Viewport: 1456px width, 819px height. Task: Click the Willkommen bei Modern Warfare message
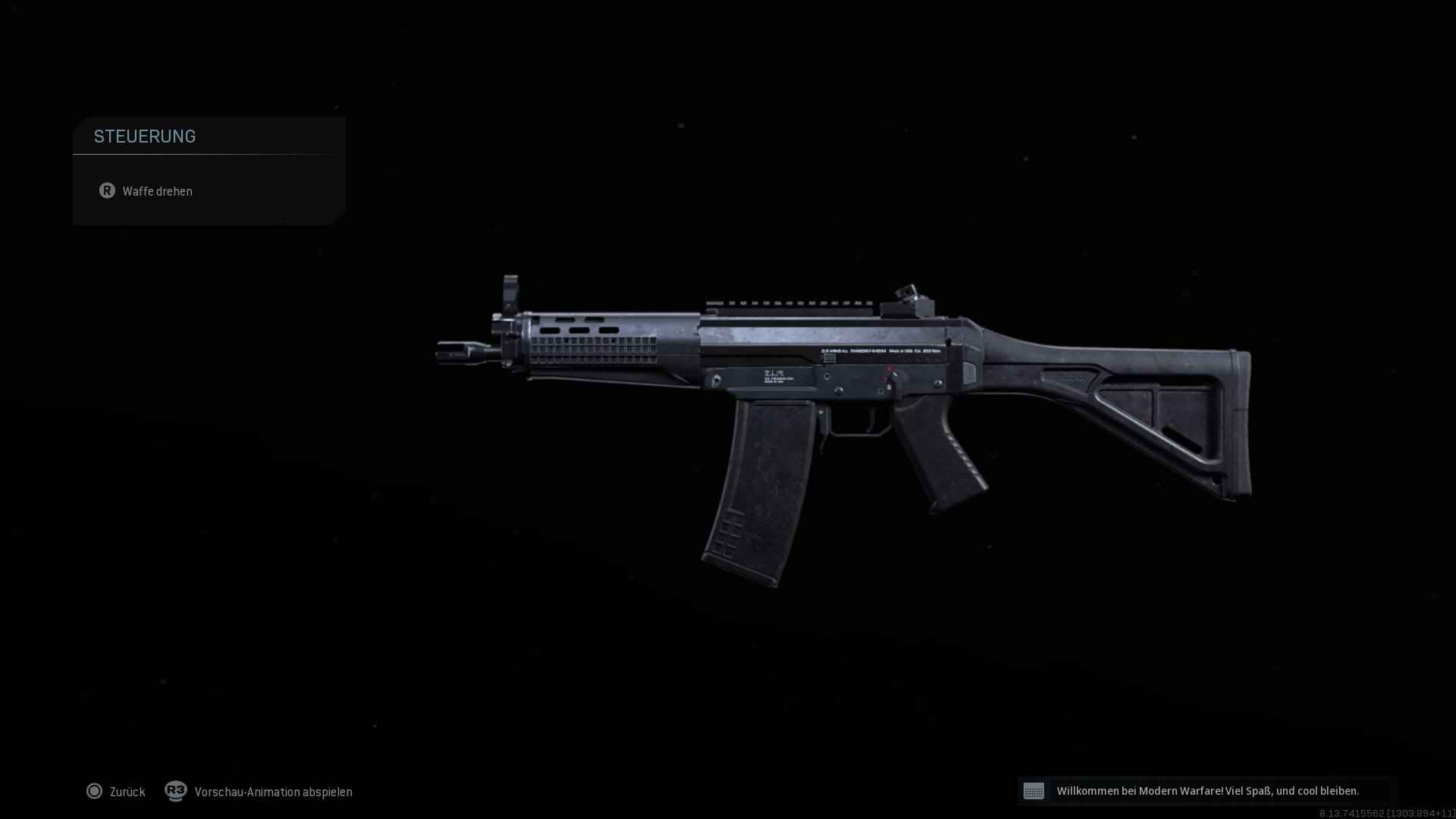click(1209, 790)
